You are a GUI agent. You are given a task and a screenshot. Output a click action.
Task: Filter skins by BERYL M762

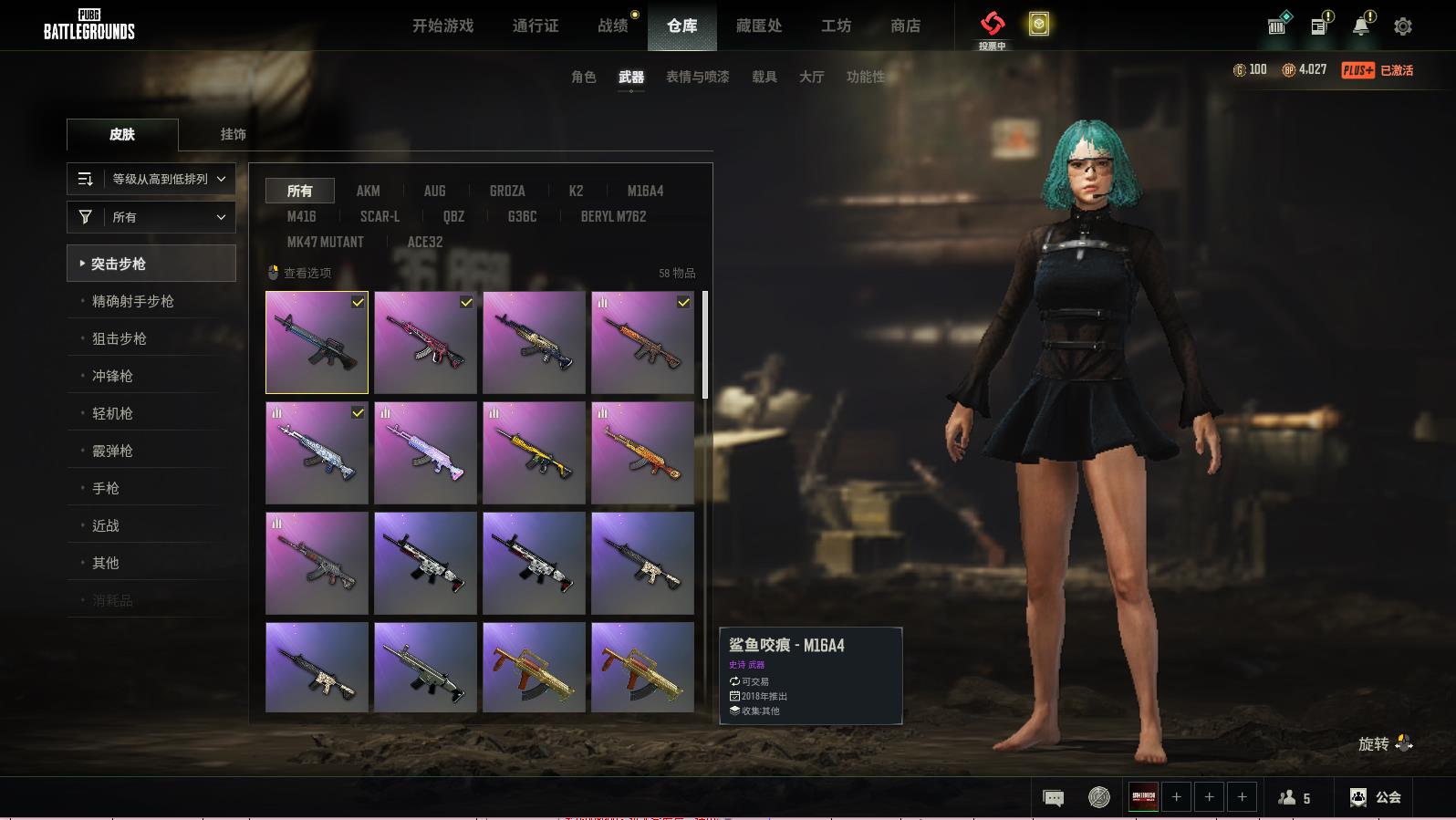coord(613,216)
